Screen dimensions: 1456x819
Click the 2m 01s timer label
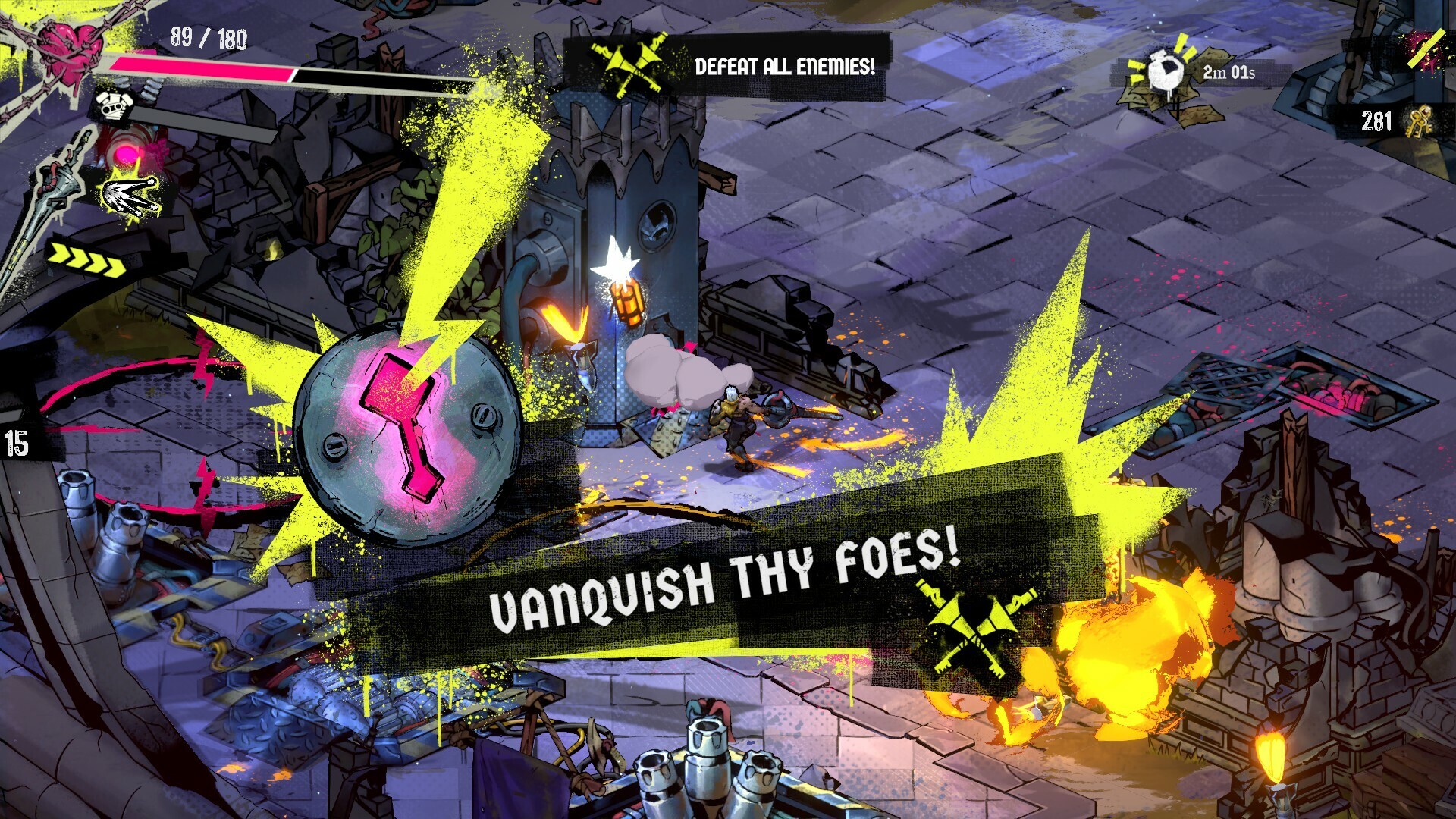(x=1228, y=74)
